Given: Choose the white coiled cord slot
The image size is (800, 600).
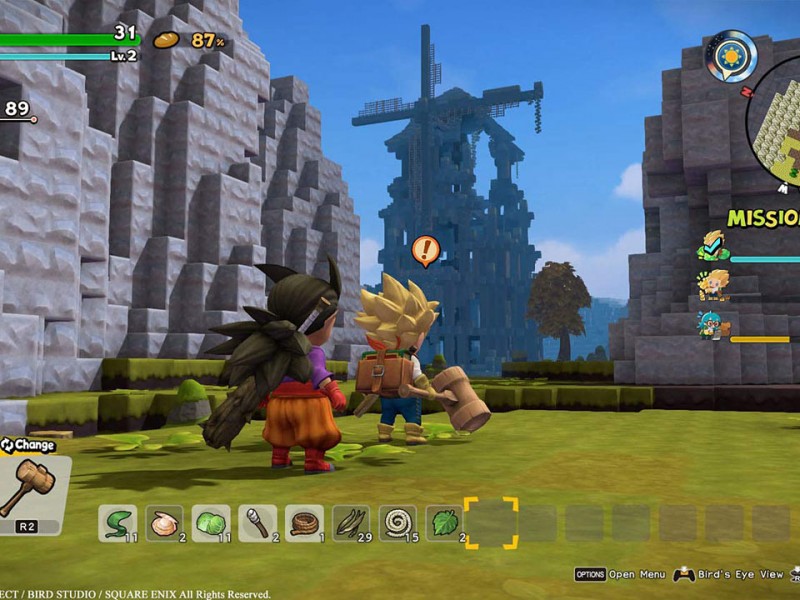Looking at the screenshot, I should pyautogui.click(x=398, y=523).
